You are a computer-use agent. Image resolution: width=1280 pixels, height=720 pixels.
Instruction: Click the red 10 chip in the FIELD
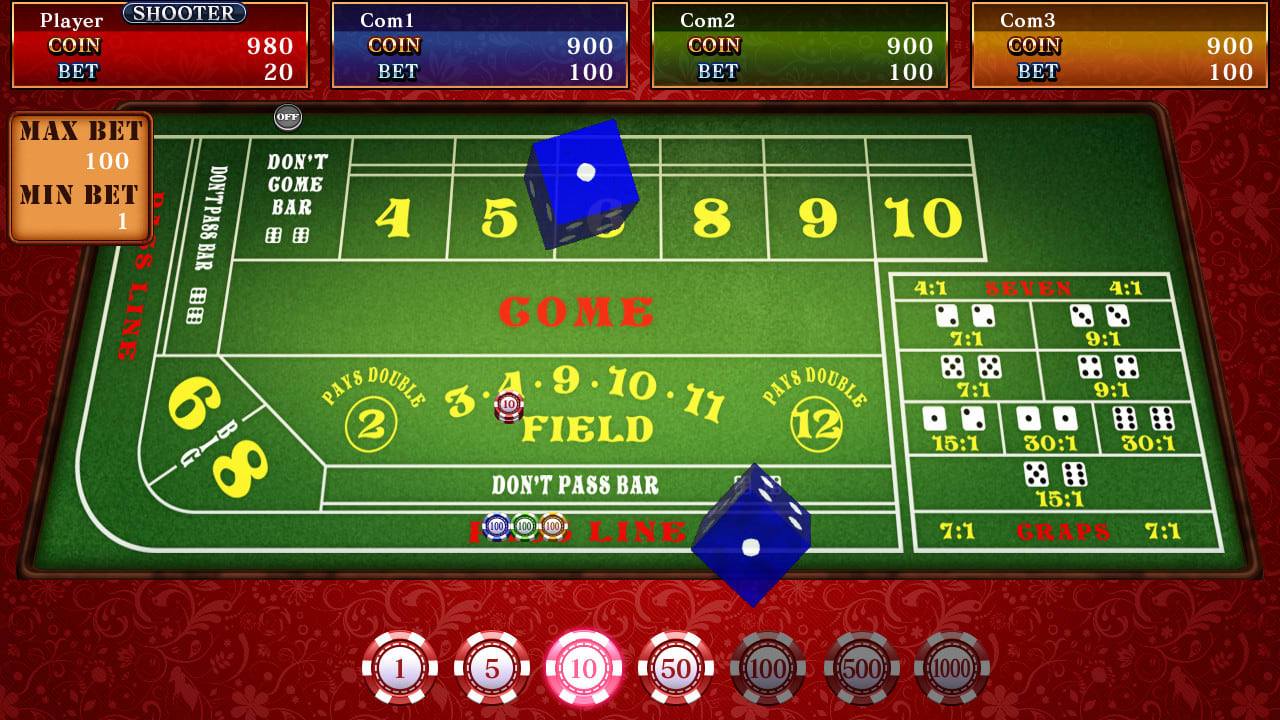pos(510,406)
